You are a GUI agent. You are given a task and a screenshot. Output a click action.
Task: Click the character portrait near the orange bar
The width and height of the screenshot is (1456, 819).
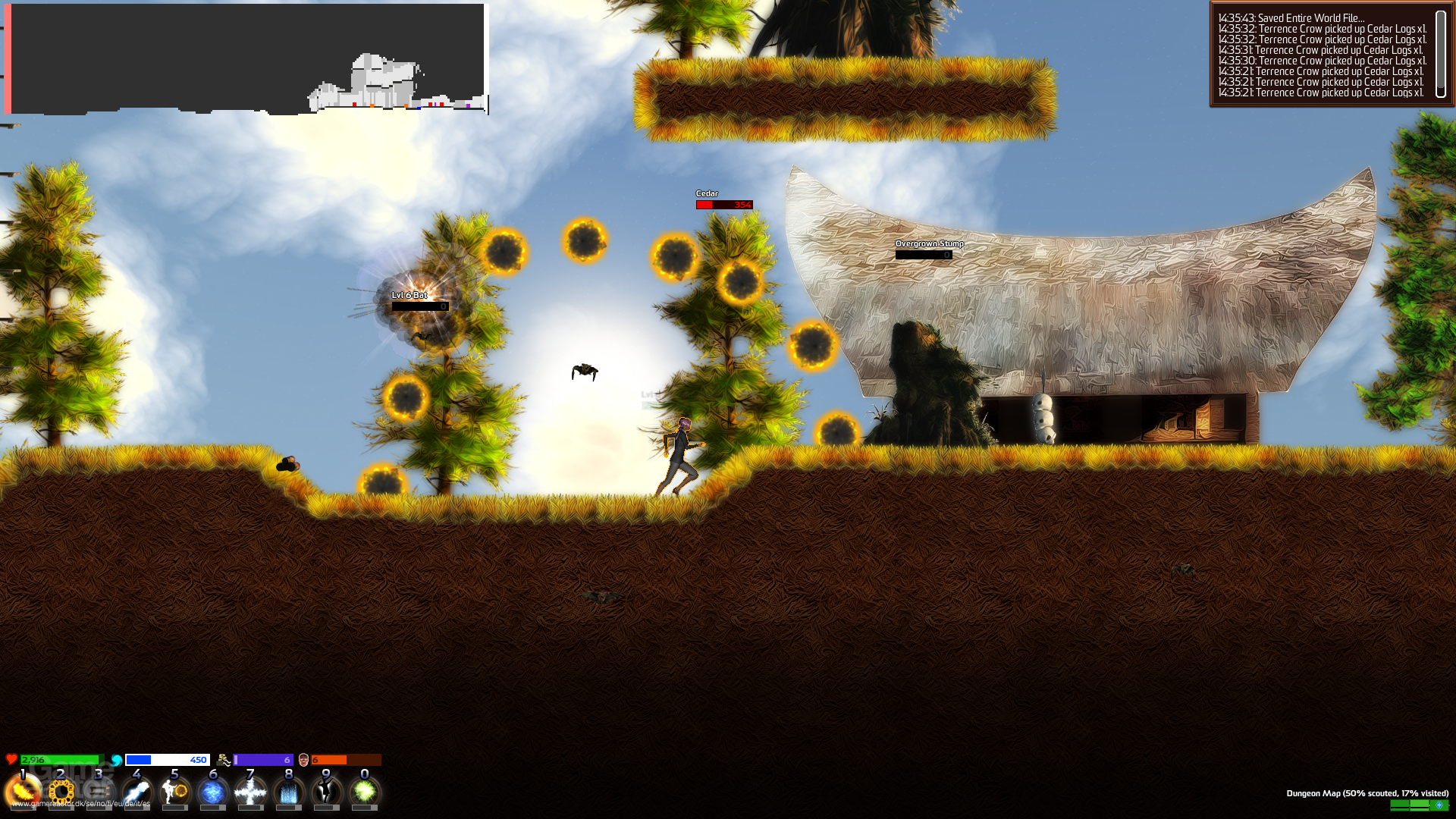(x=303, y=759)
